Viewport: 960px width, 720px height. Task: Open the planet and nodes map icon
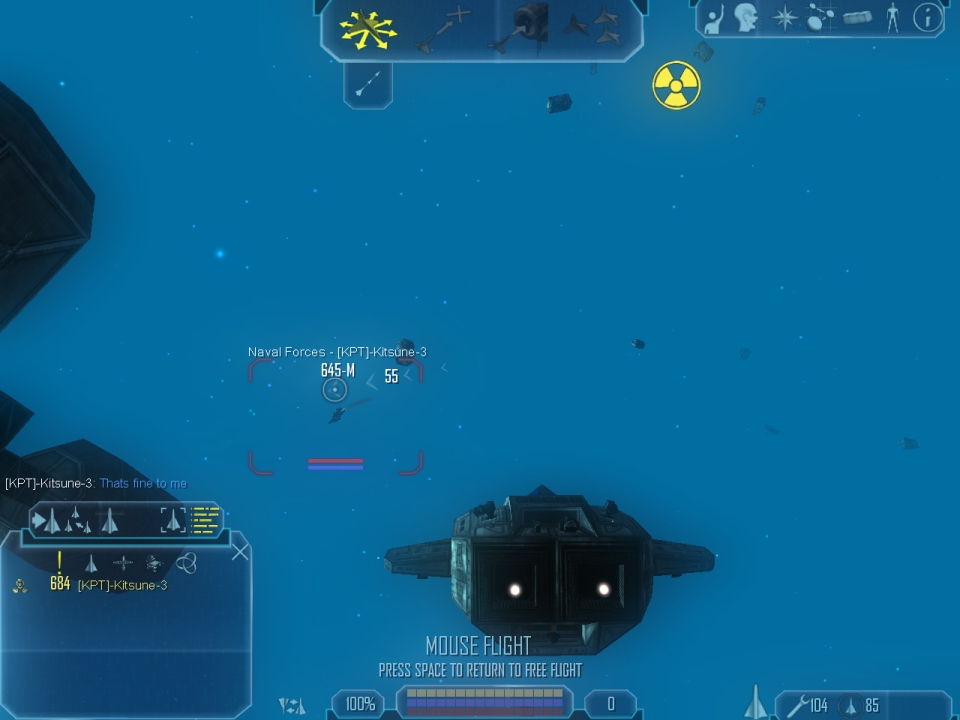(821, 18)
